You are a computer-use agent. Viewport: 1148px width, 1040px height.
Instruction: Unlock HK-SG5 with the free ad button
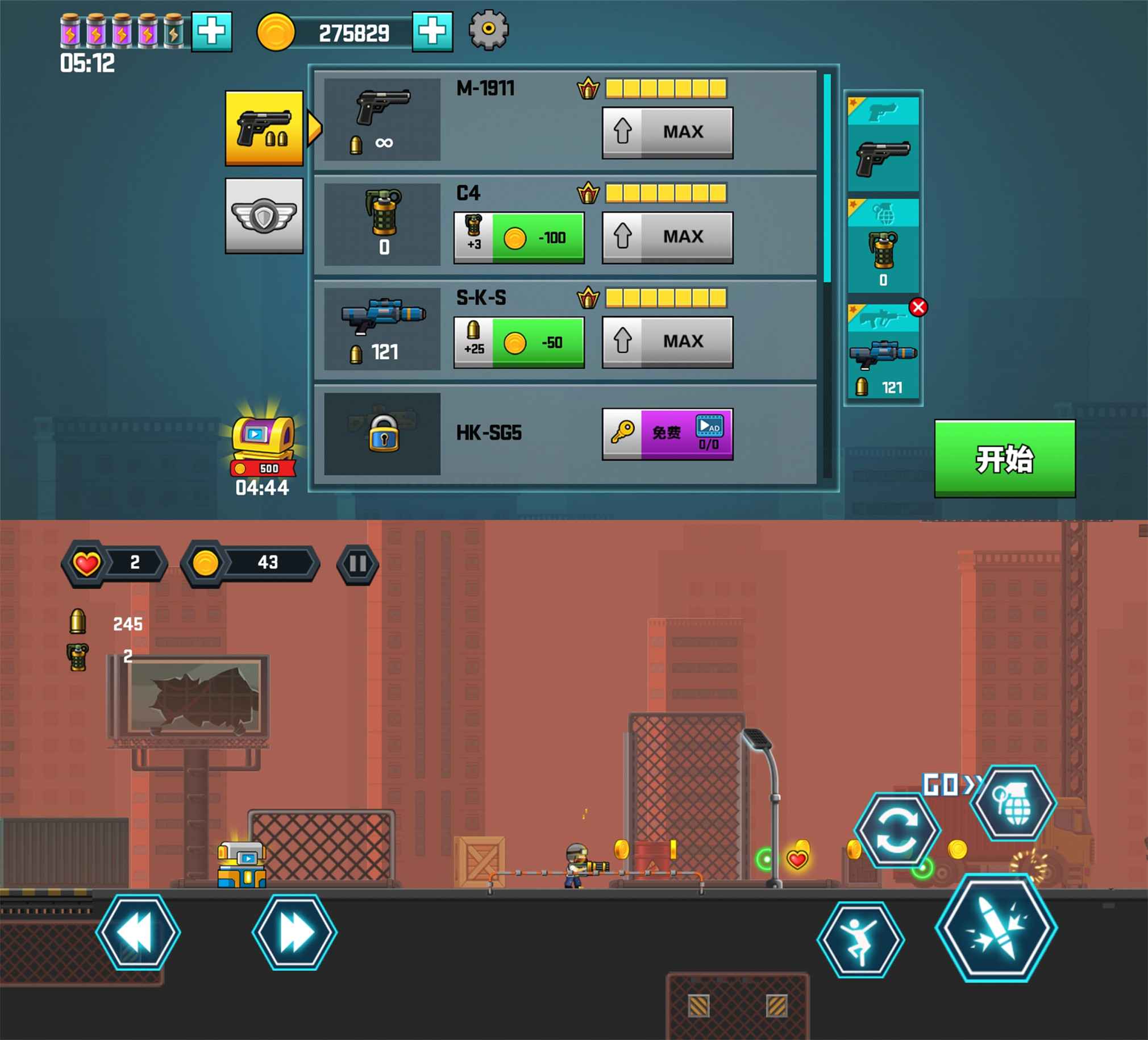coord(667,434)
